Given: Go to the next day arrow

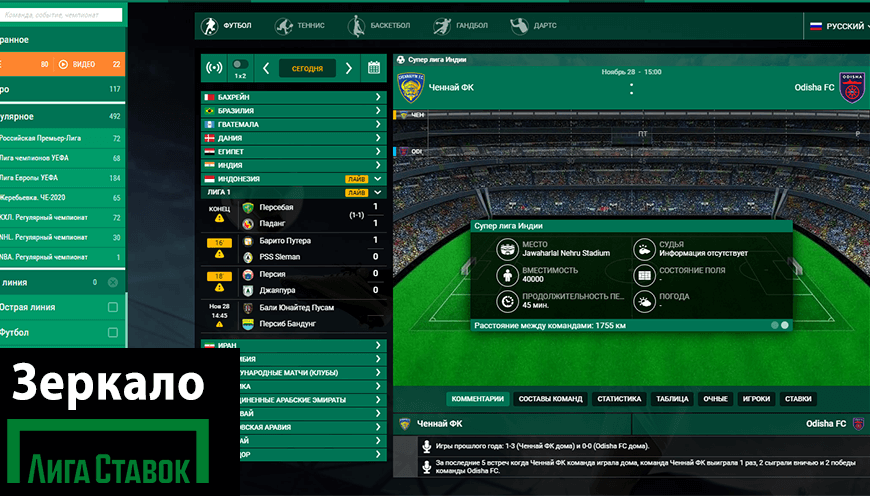Looking at the screenshot, I should pyautogui.click(x=349, y=68).
